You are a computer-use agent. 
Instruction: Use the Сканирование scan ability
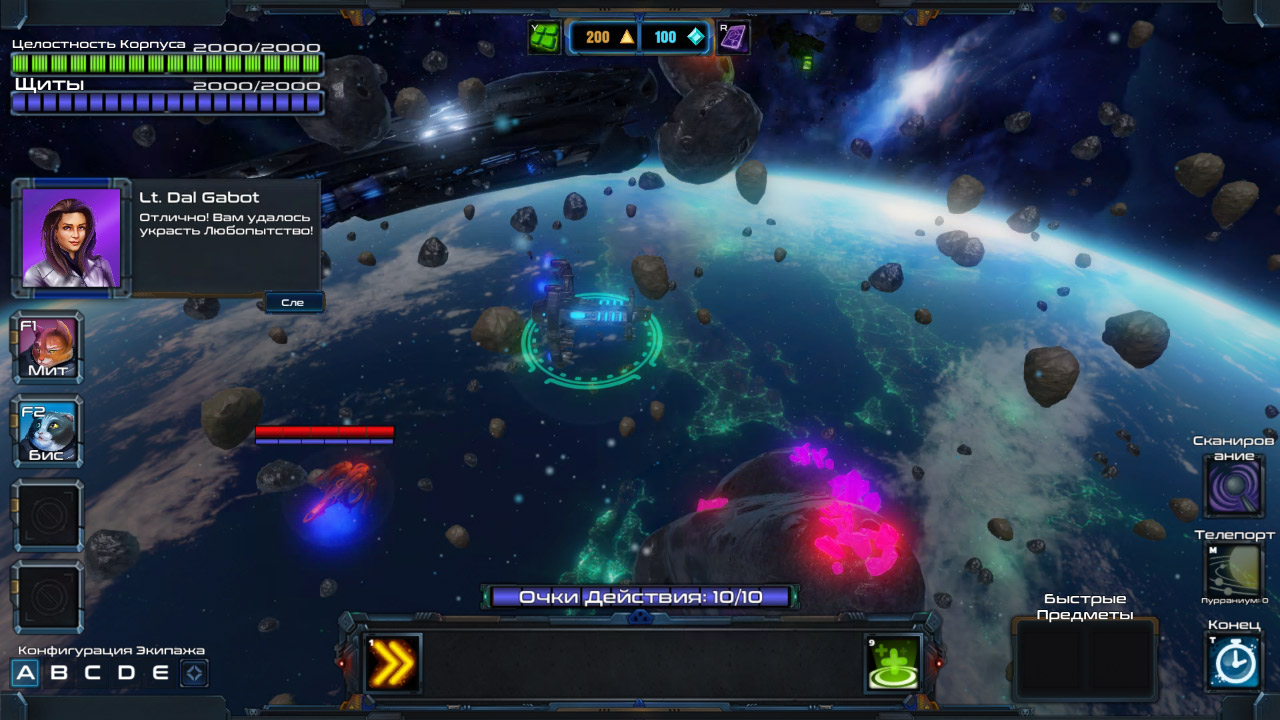(1234, 487)
